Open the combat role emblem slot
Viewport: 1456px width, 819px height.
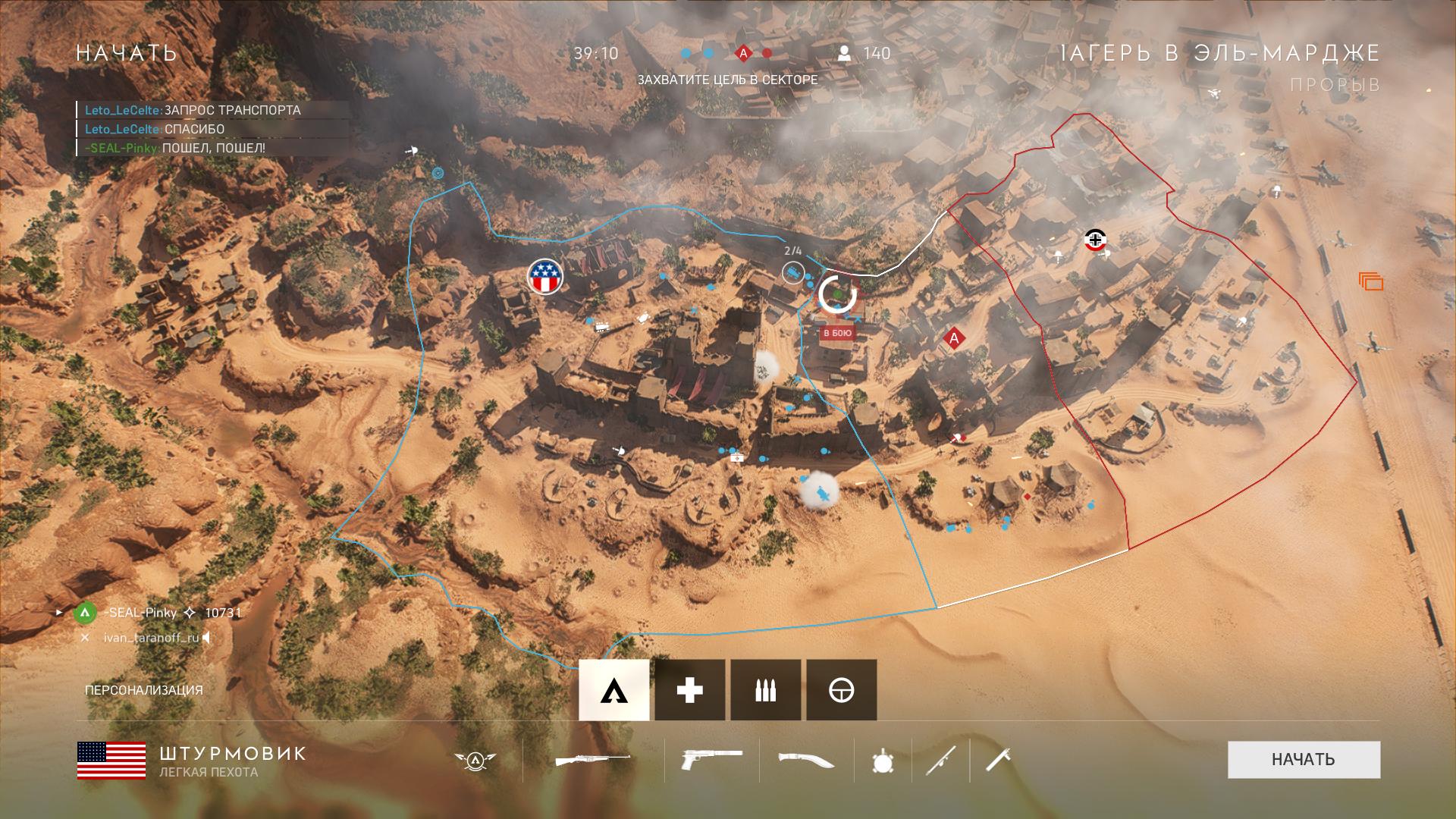[475, 760]
